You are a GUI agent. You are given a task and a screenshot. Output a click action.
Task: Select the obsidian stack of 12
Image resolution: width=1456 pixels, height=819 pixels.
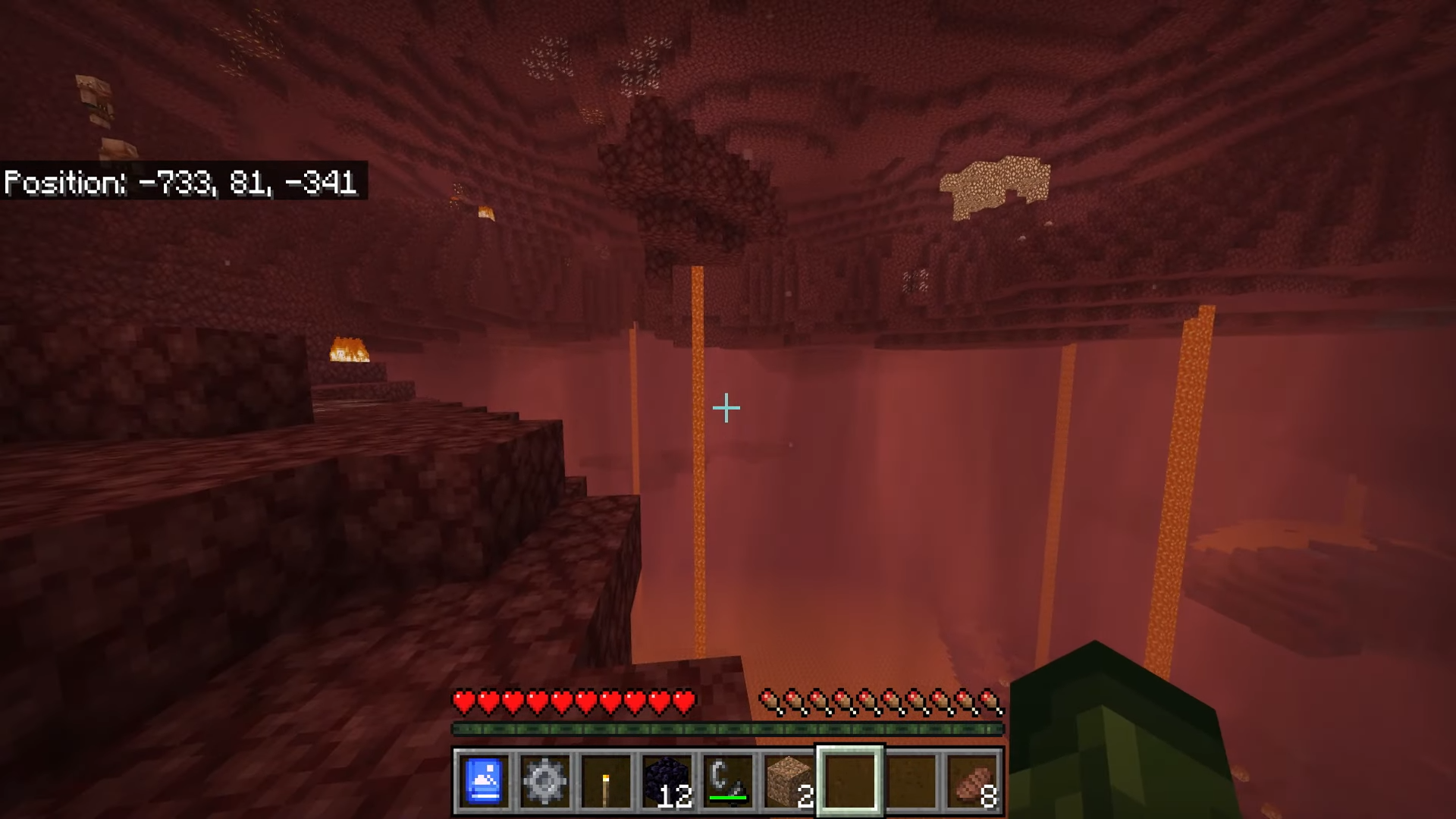click(667, 781)
